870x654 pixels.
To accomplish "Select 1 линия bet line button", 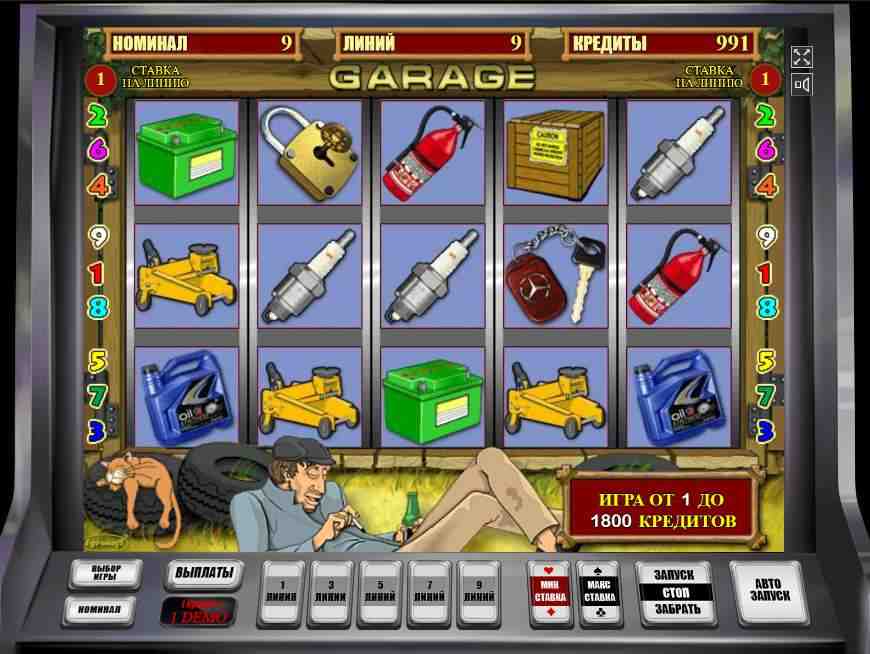I will coord(282,590).
